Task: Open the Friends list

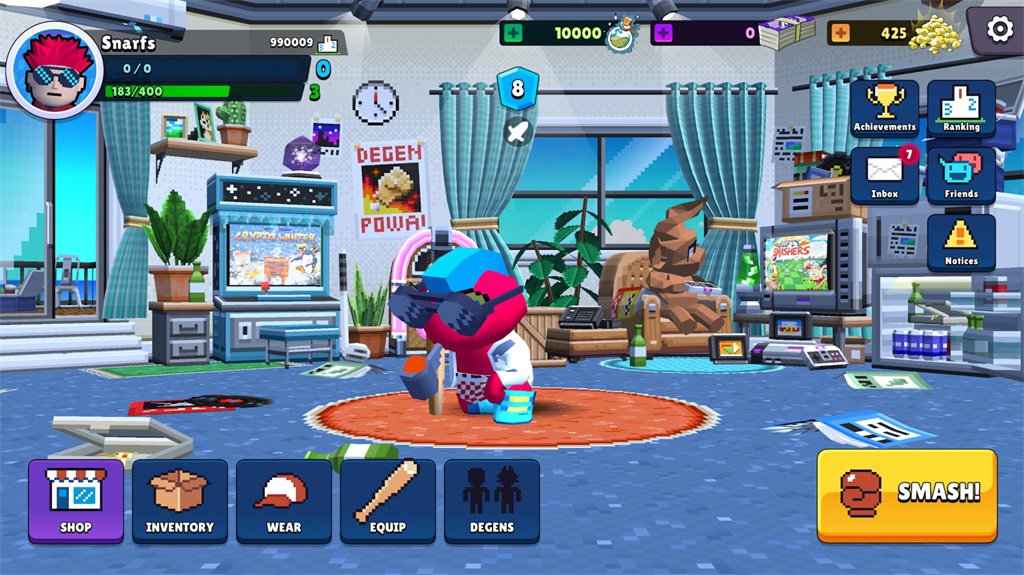Action: (961, 175)
